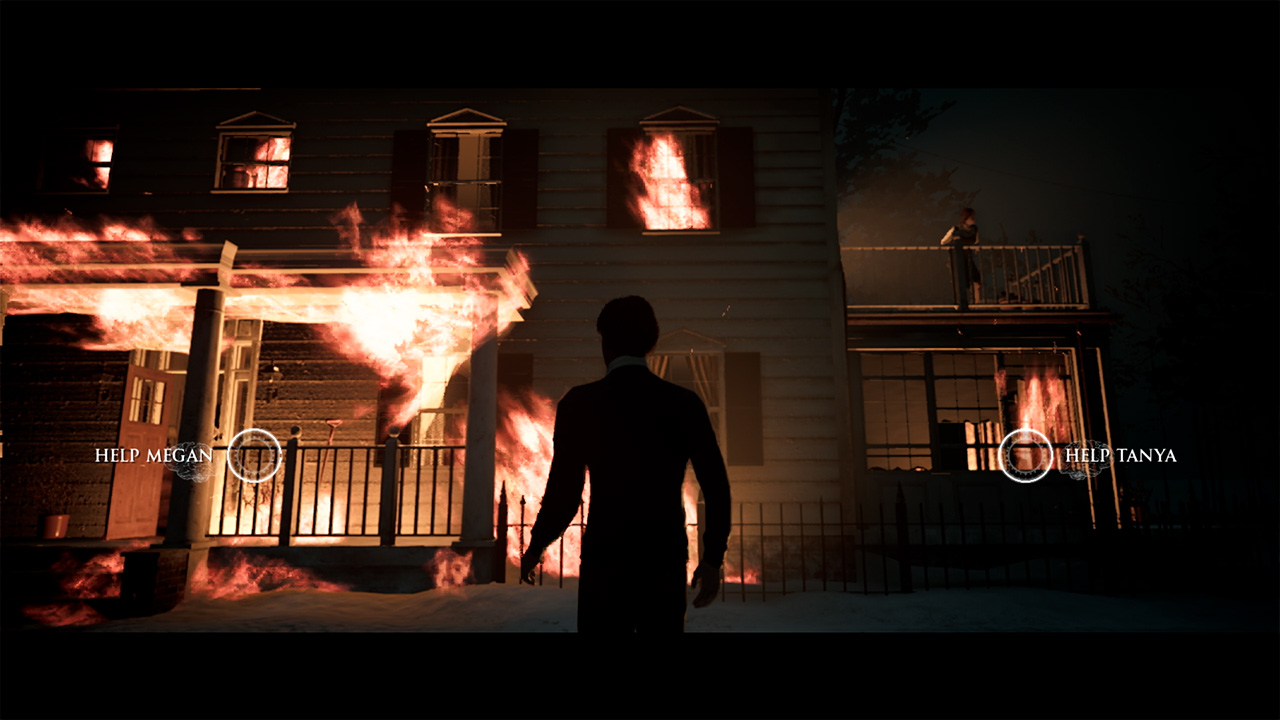Select the circular choice icon beside HELP TANYA

[x=1027, y=456]
